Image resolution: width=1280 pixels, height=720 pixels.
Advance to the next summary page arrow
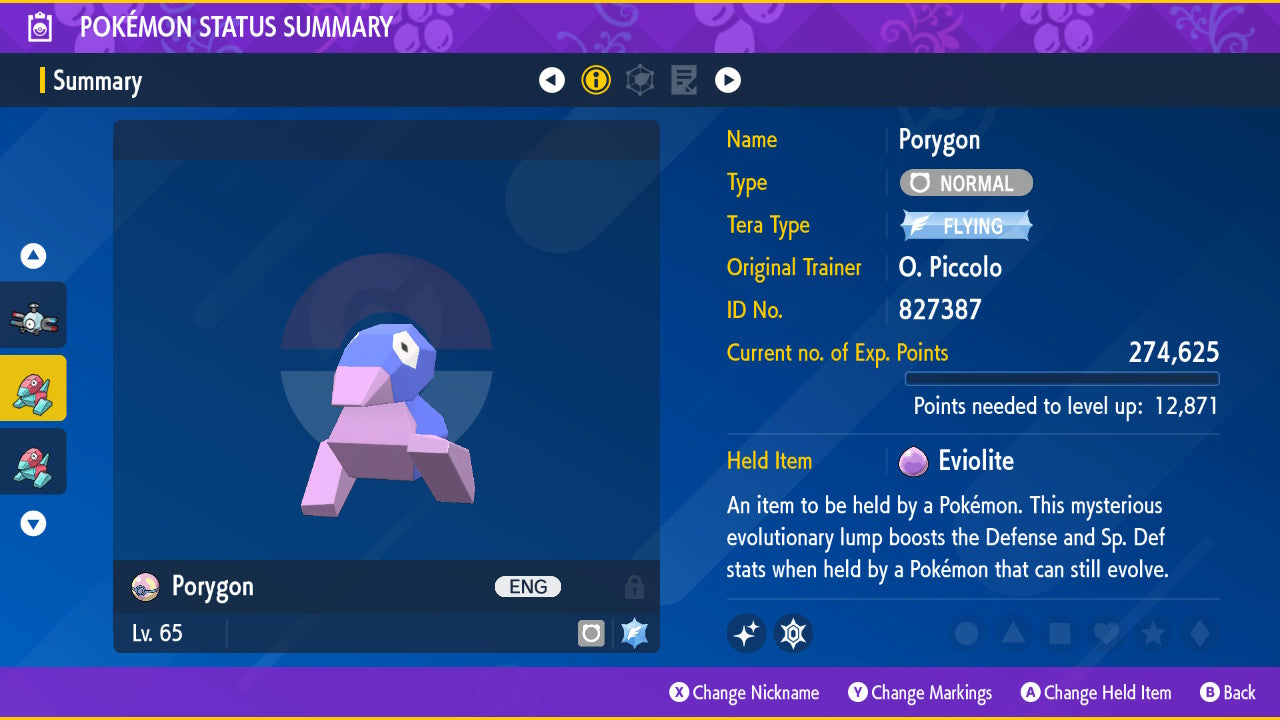click(x=728, y=80)
